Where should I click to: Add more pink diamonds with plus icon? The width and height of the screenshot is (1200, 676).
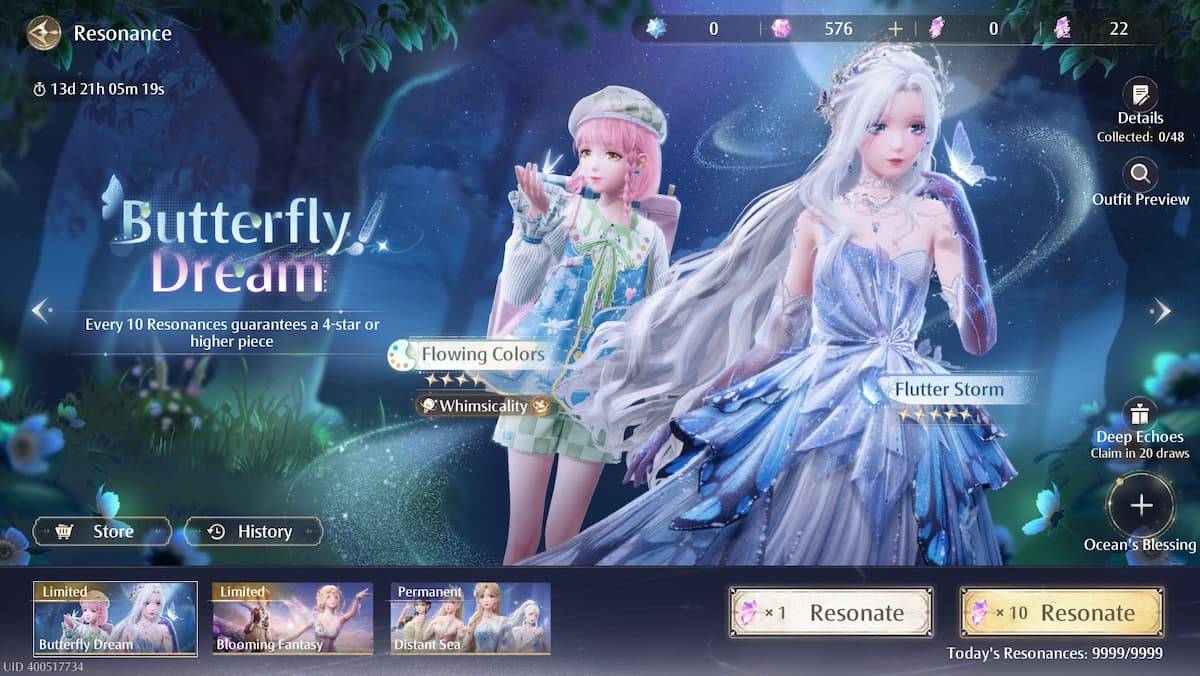coord(895,29)
